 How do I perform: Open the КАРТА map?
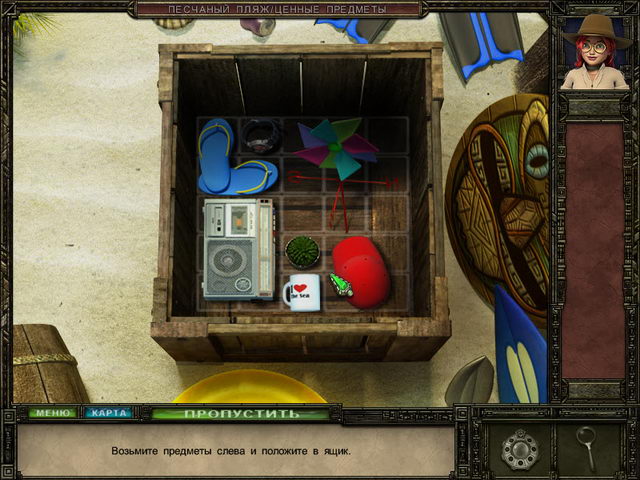click(107, 412)
